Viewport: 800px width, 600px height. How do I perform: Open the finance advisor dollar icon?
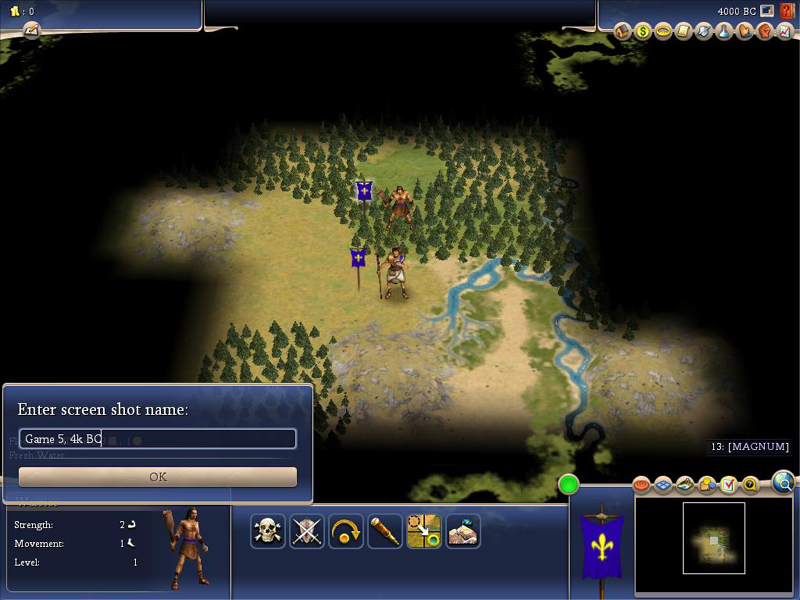point(643,31)
